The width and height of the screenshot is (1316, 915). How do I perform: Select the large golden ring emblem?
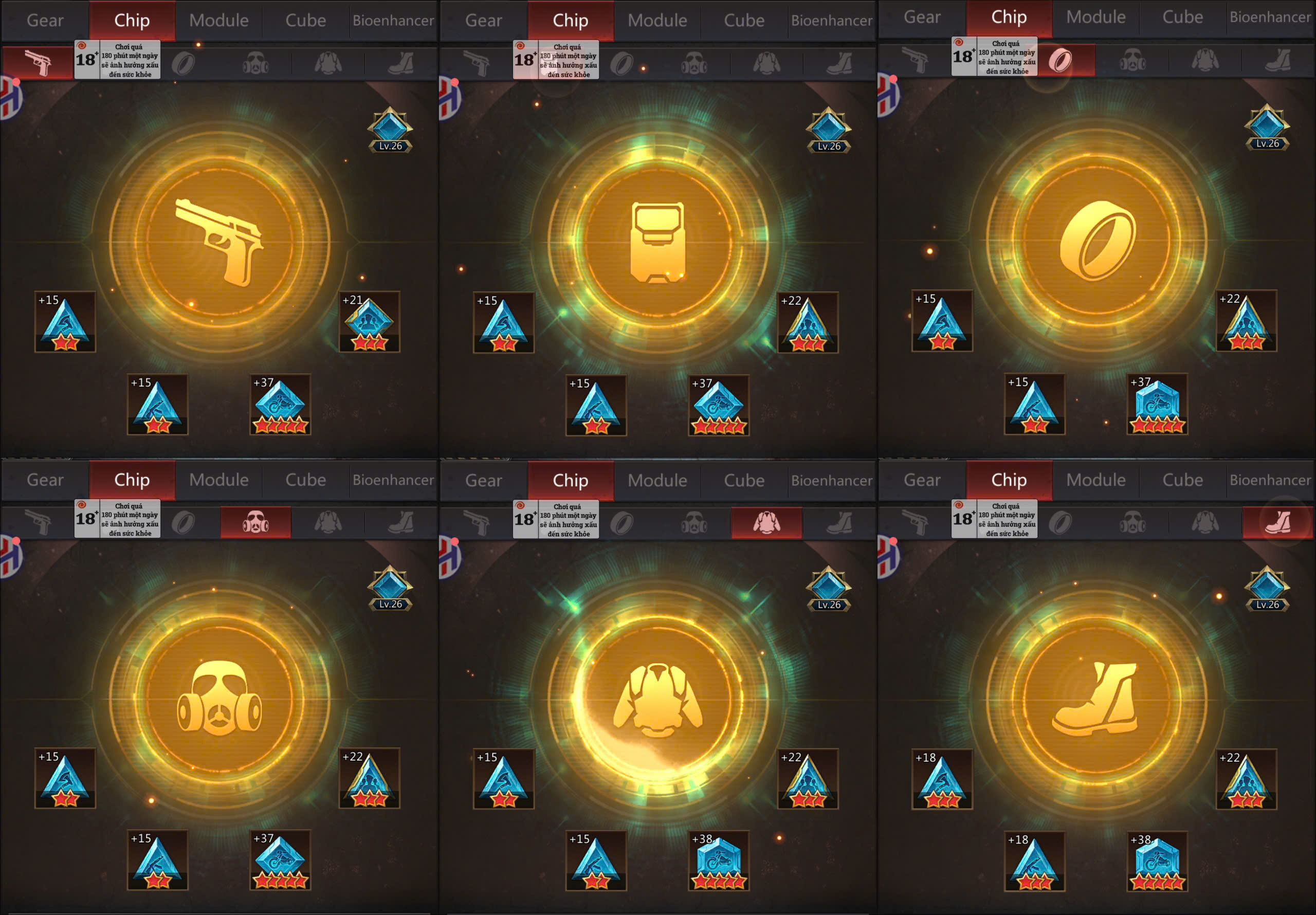click(1097, 241)
